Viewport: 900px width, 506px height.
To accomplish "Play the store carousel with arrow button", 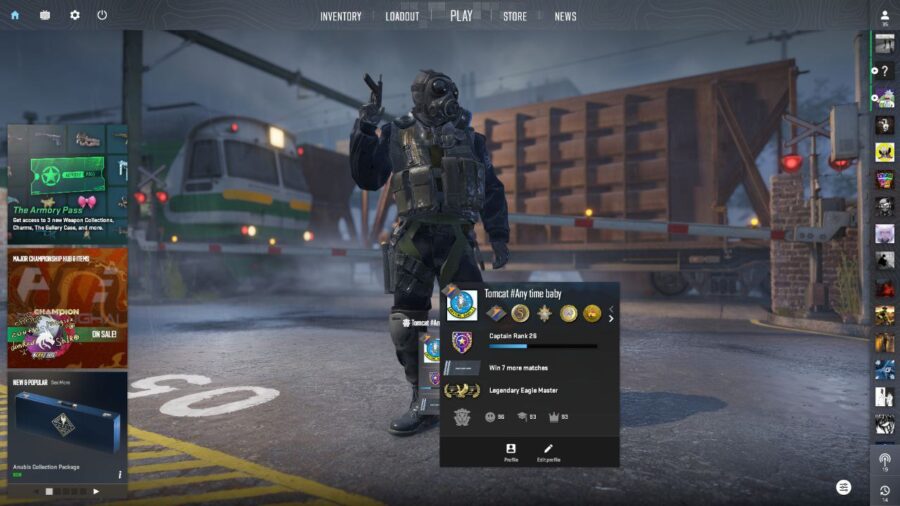I will coord(96,491).
